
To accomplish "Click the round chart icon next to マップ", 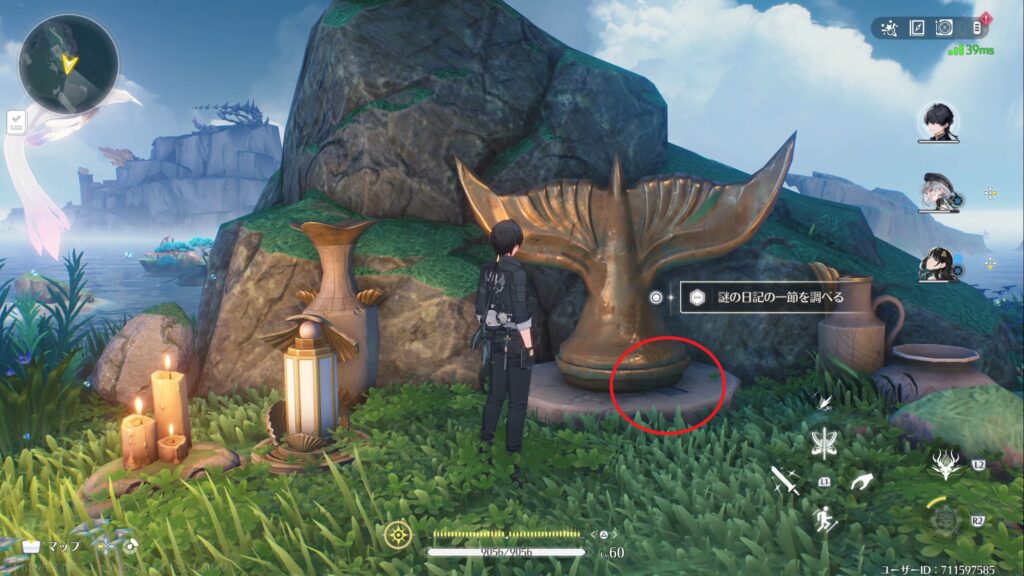I will click(130, 546).
